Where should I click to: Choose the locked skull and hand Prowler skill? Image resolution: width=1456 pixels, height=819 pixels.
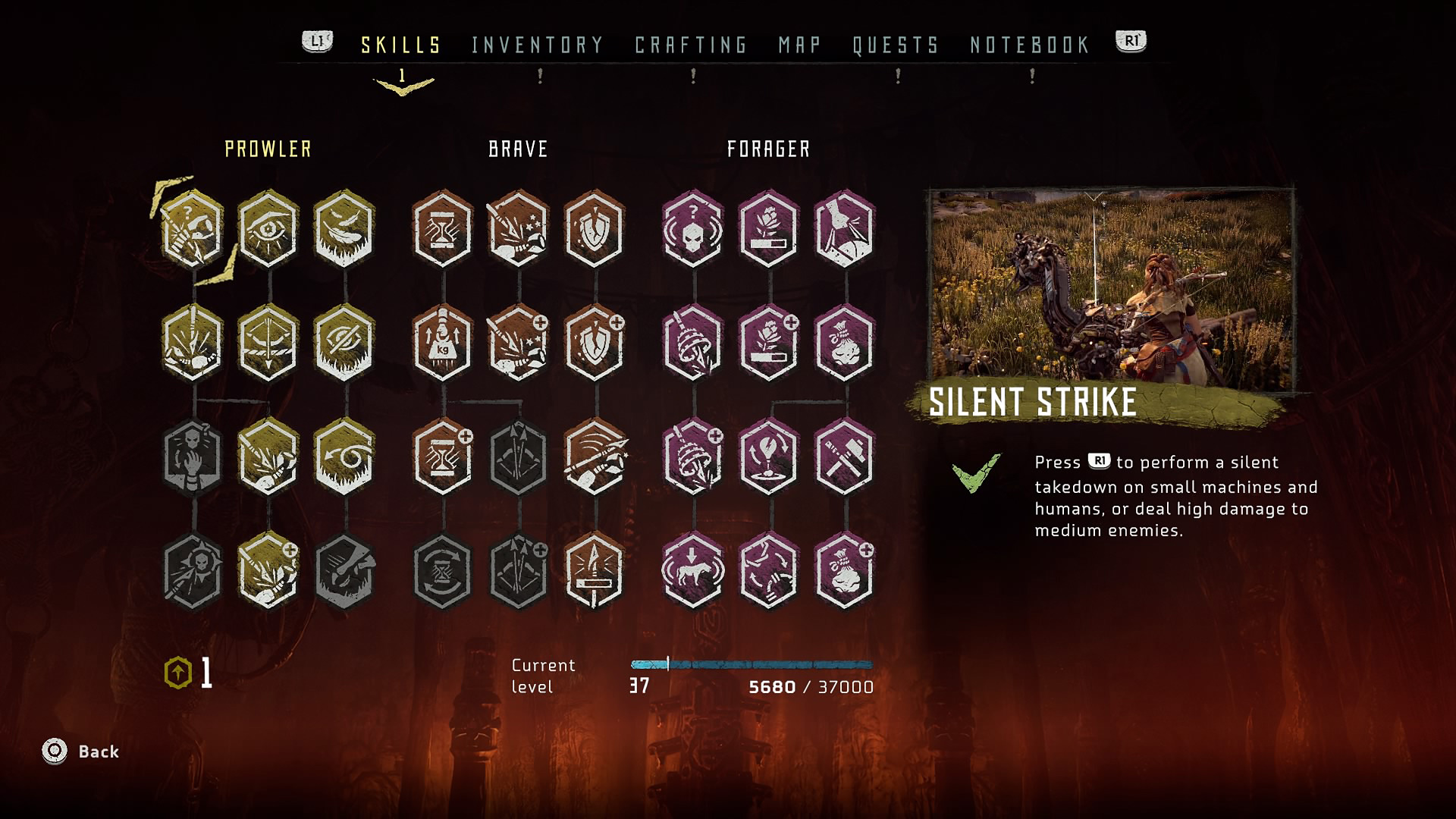click(193, 457)
